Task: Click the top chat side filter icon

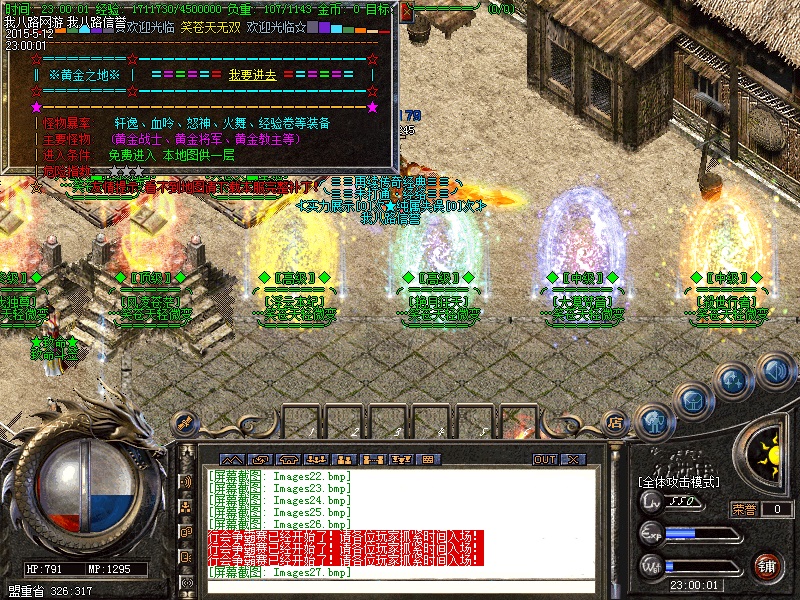Action: pos(186,482)
